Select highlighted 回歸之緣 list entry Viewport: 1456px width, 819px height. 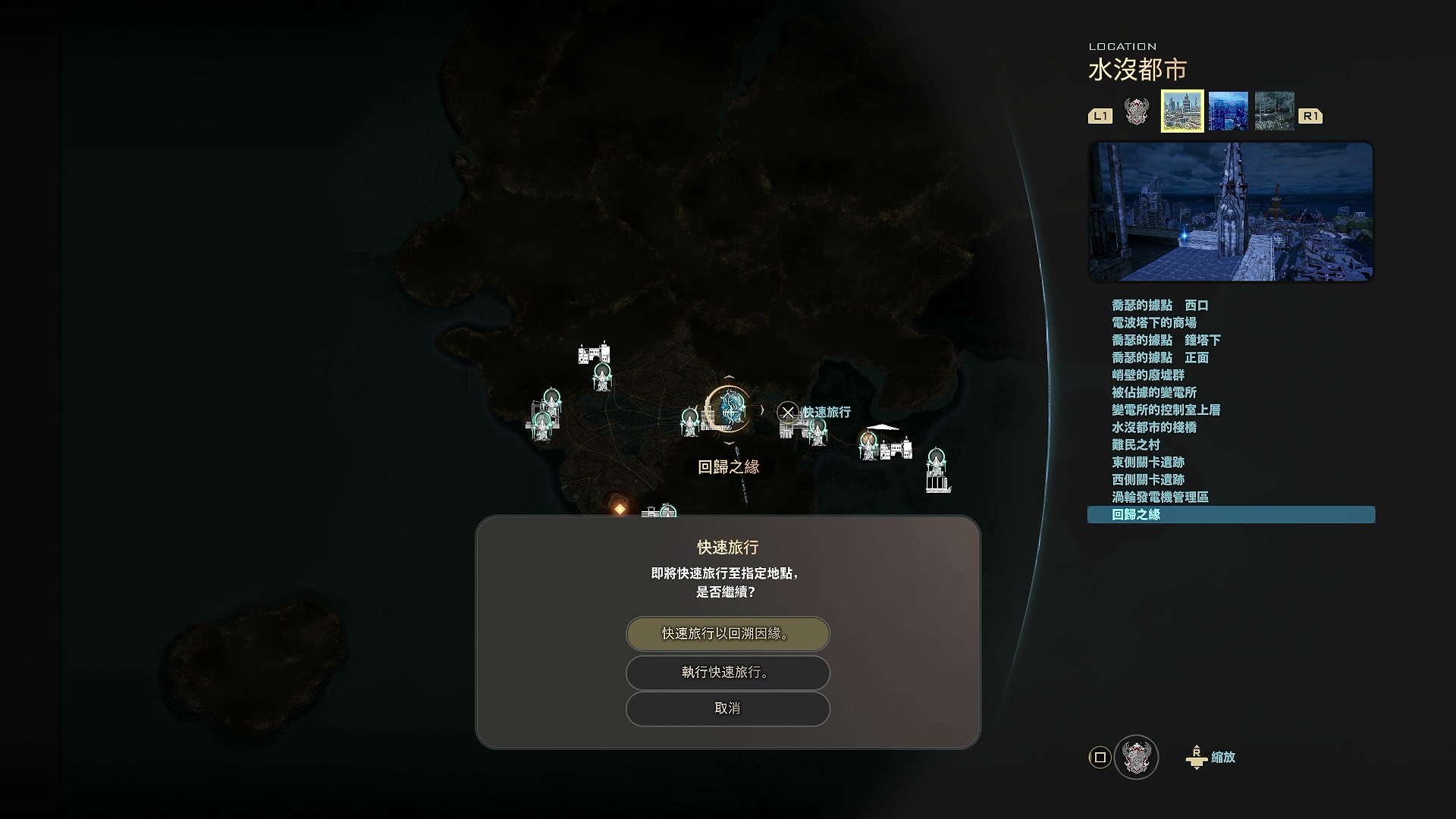[x=1136, y=515]
